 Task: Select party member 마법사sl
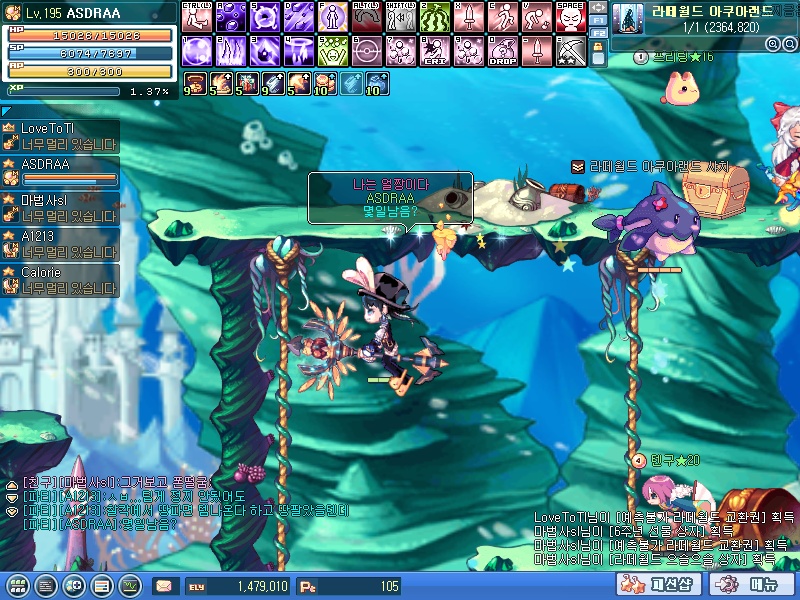tap(60, 207)
